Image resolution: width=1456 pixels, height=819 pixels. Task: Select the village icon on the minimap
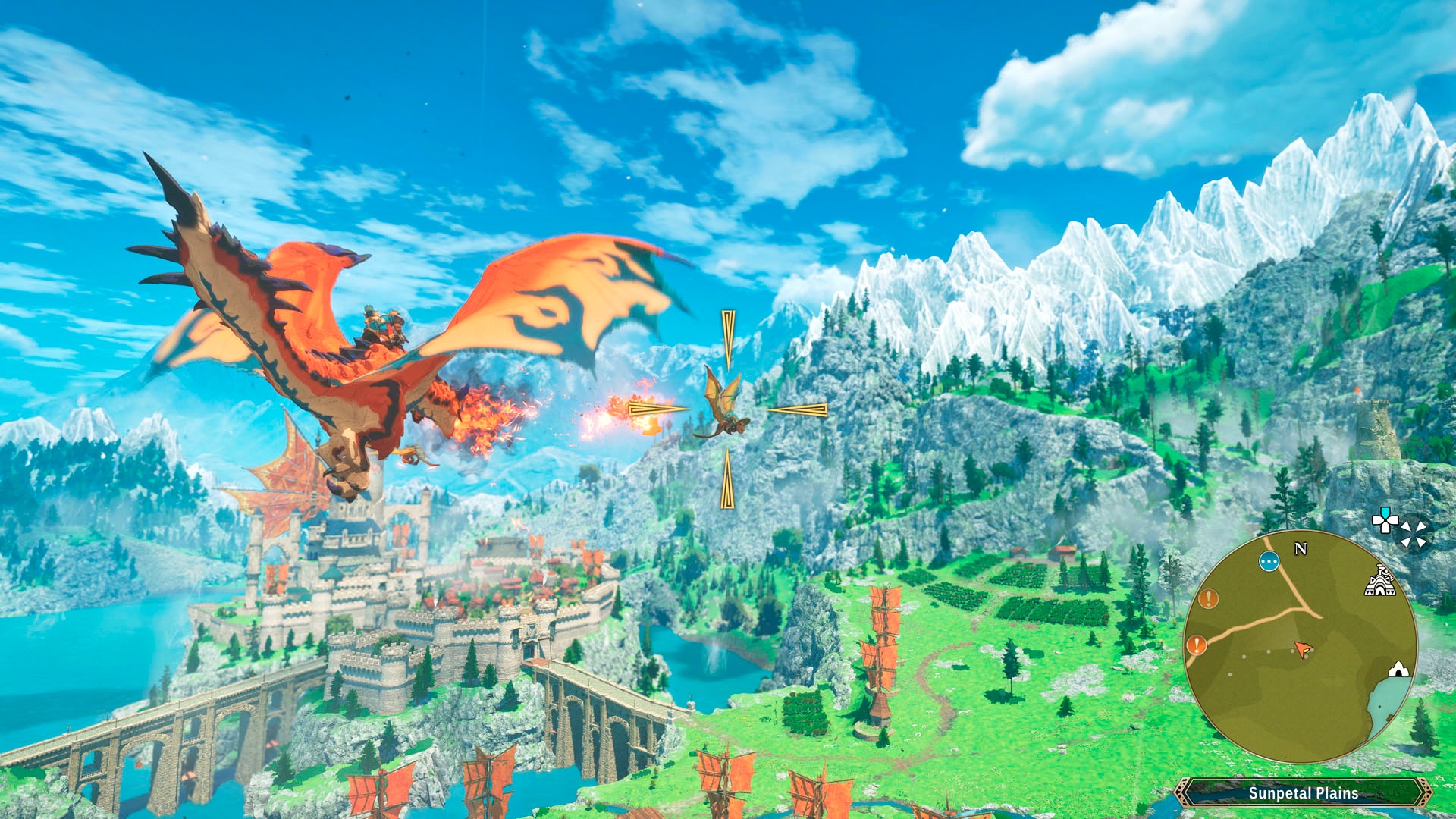tap(1382, 582)
